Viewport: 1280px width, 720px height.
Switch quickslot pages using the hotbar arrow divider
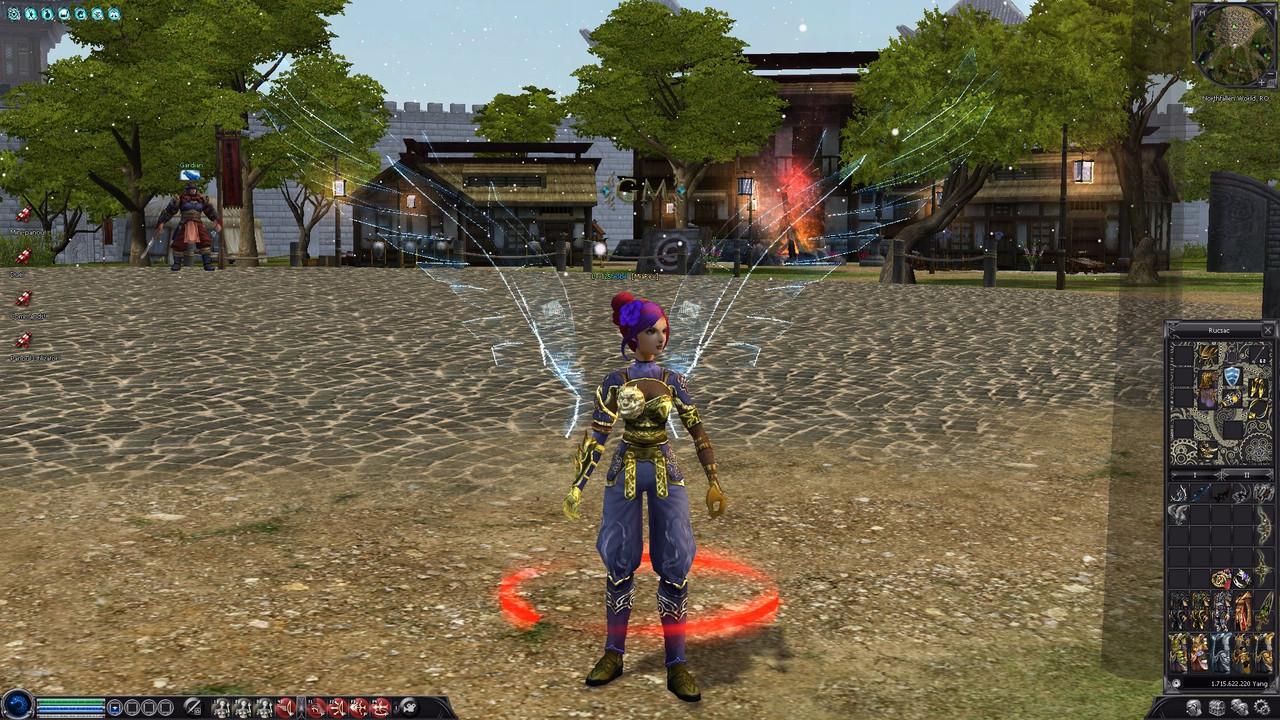click(x=301, y=707)
